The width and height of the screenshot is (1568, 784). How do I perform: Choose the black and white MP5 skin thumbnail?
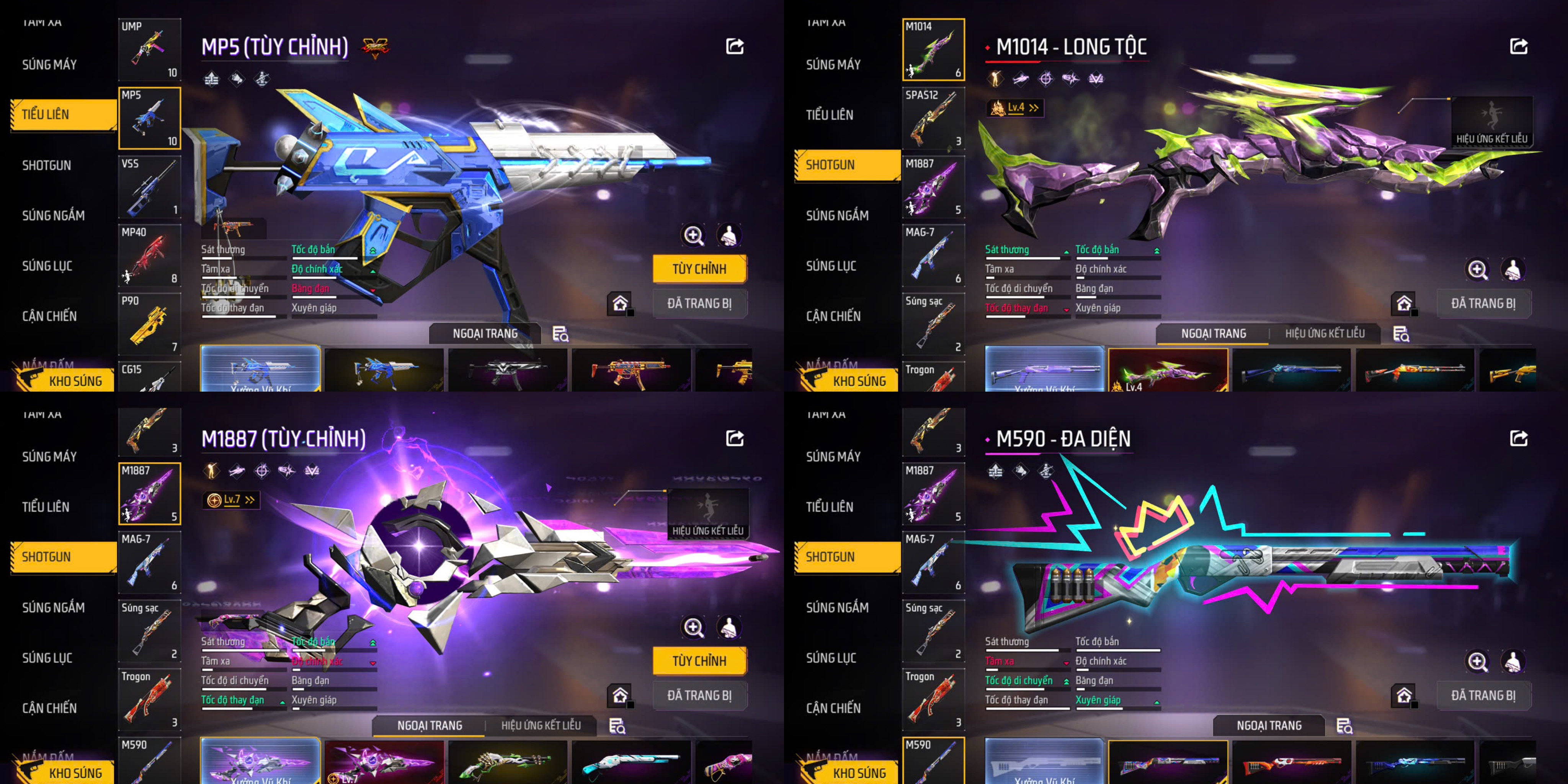pyautogui.click(x=507, y=369)
